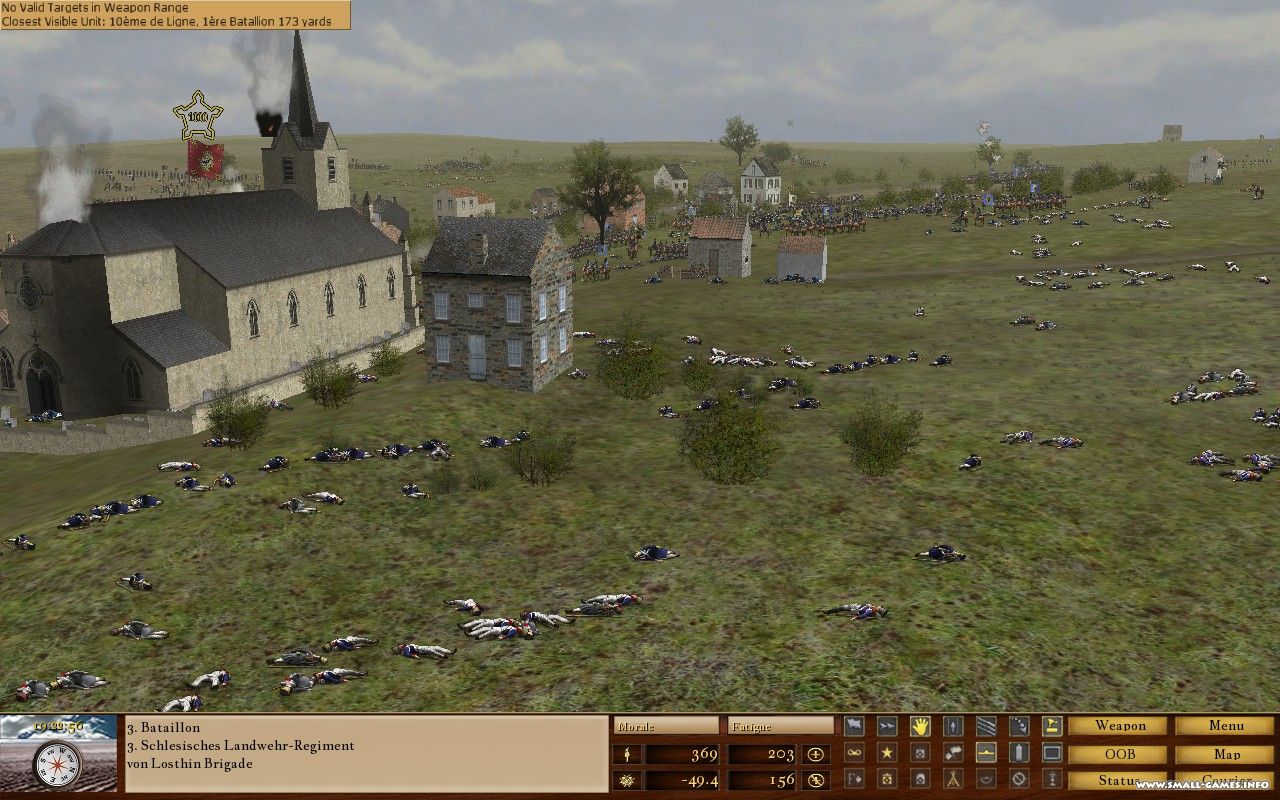Select the blank rectangle screen icon

(x=1052, y=752)
